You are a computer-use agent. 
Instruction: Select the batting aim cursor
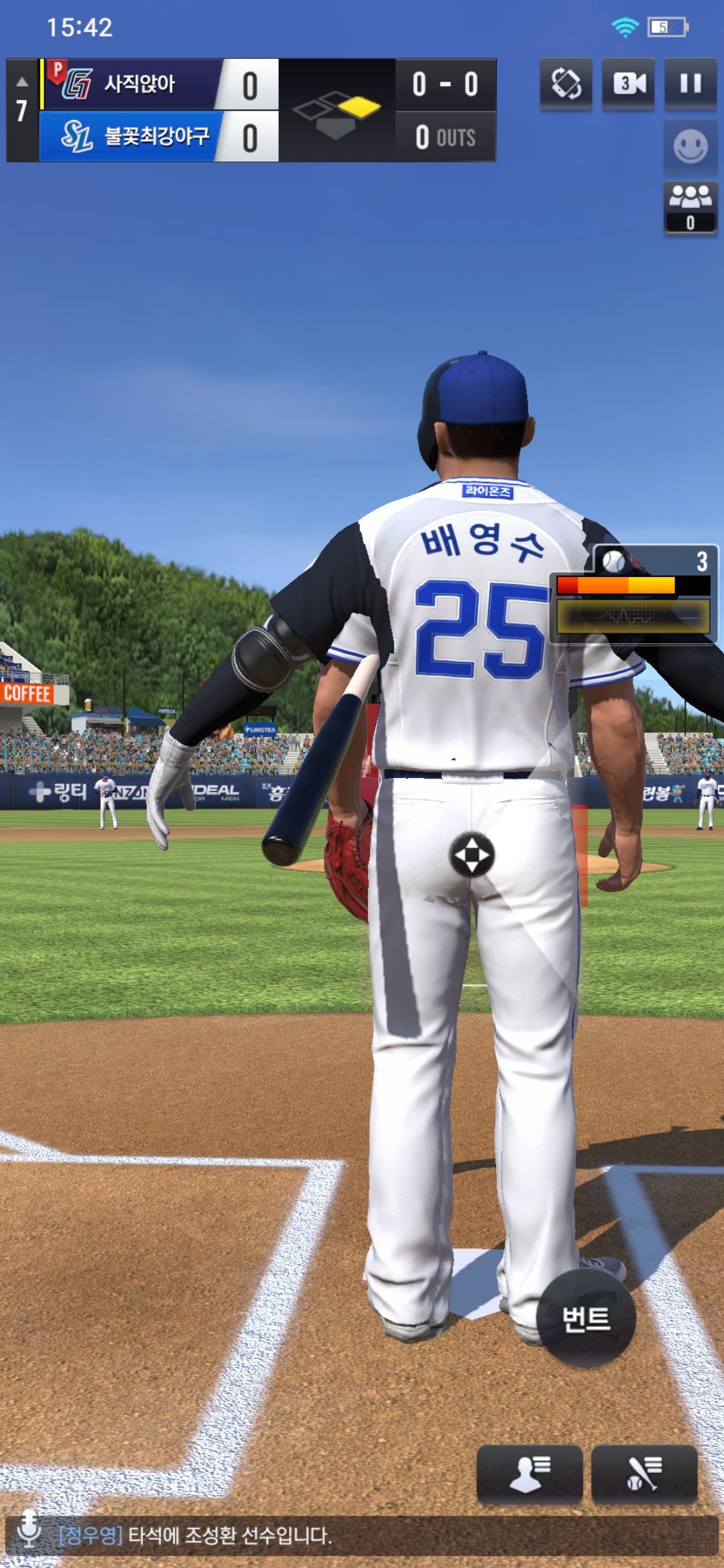click(x=472, y=855)
